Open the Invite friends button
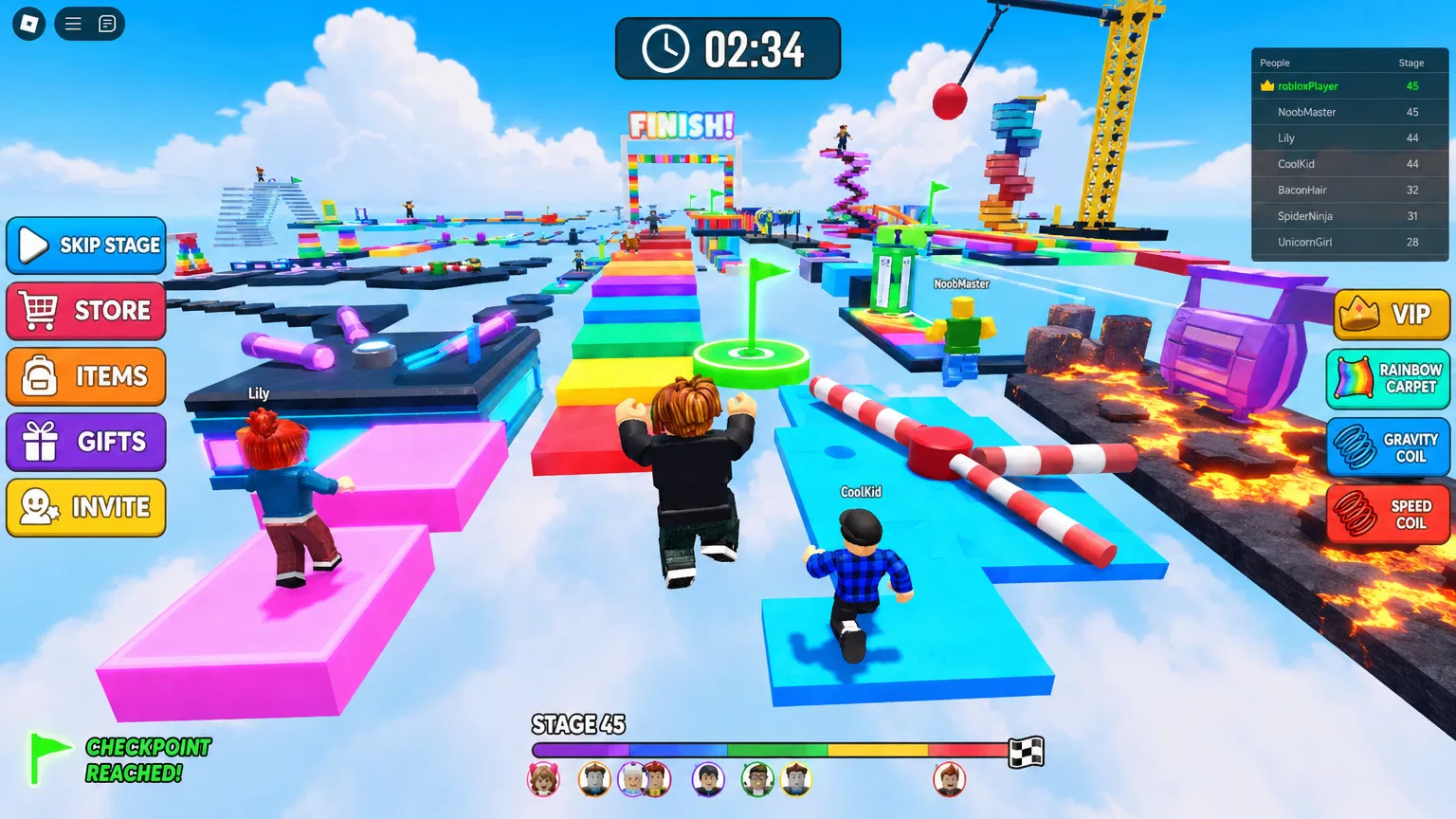This screenshot has height=819, width=1456. pyautogui.click(x=85, y=507)
